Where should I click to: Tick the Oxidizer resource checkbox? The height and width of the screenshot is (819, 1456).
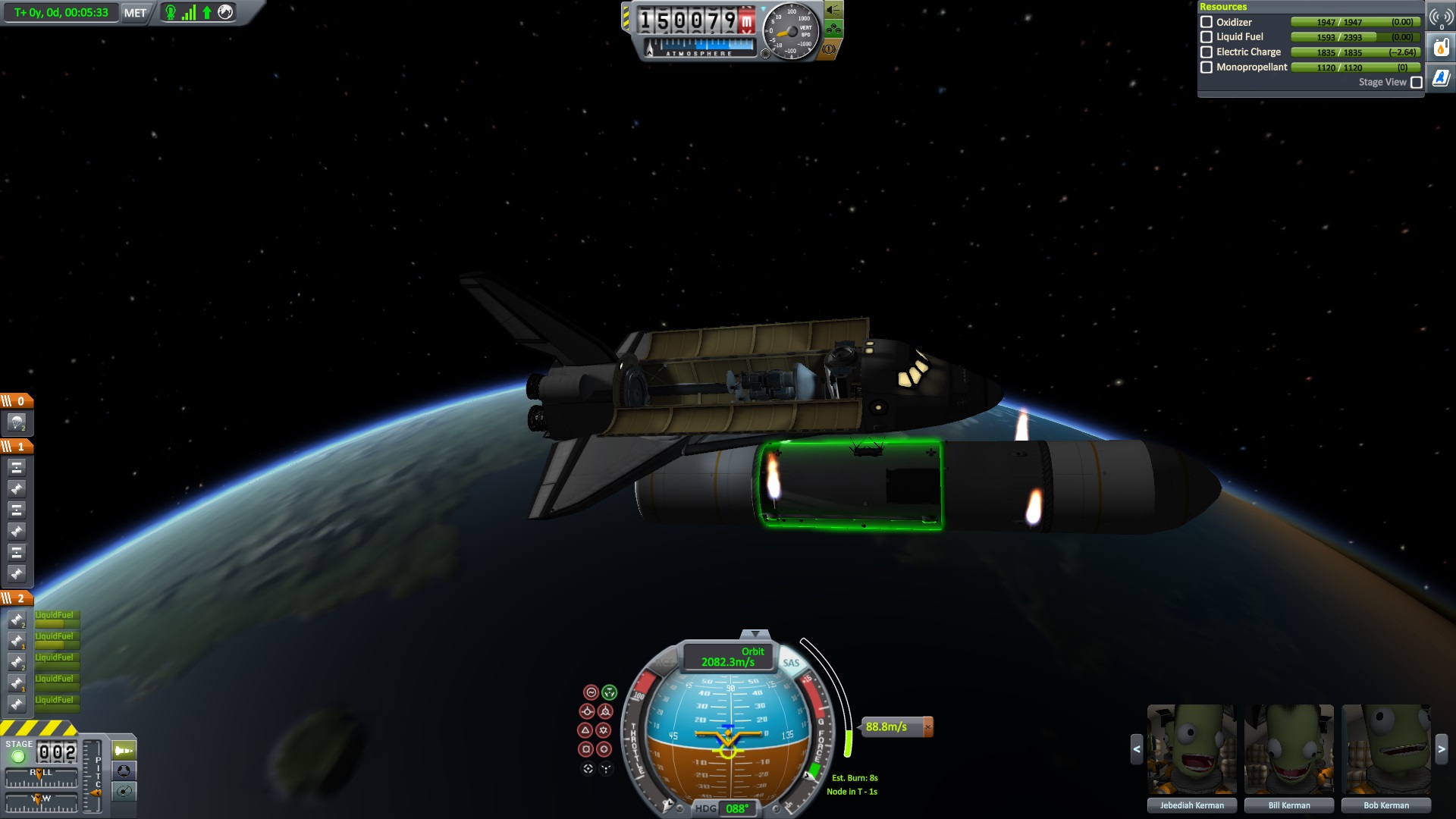click(1207, 22)
